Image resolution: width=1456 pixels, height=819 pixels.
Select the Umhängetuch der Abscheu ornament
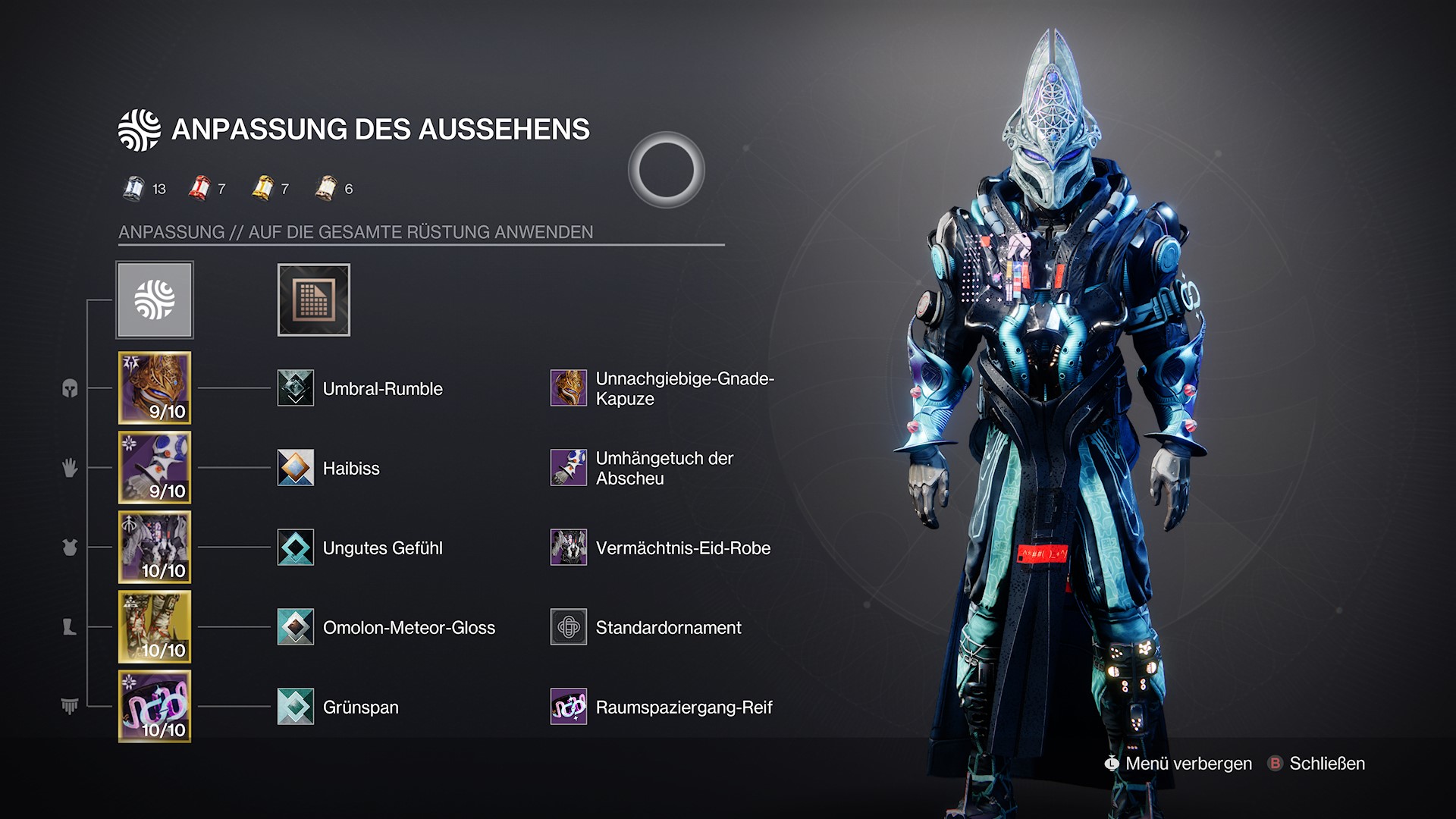click(569, 468)
